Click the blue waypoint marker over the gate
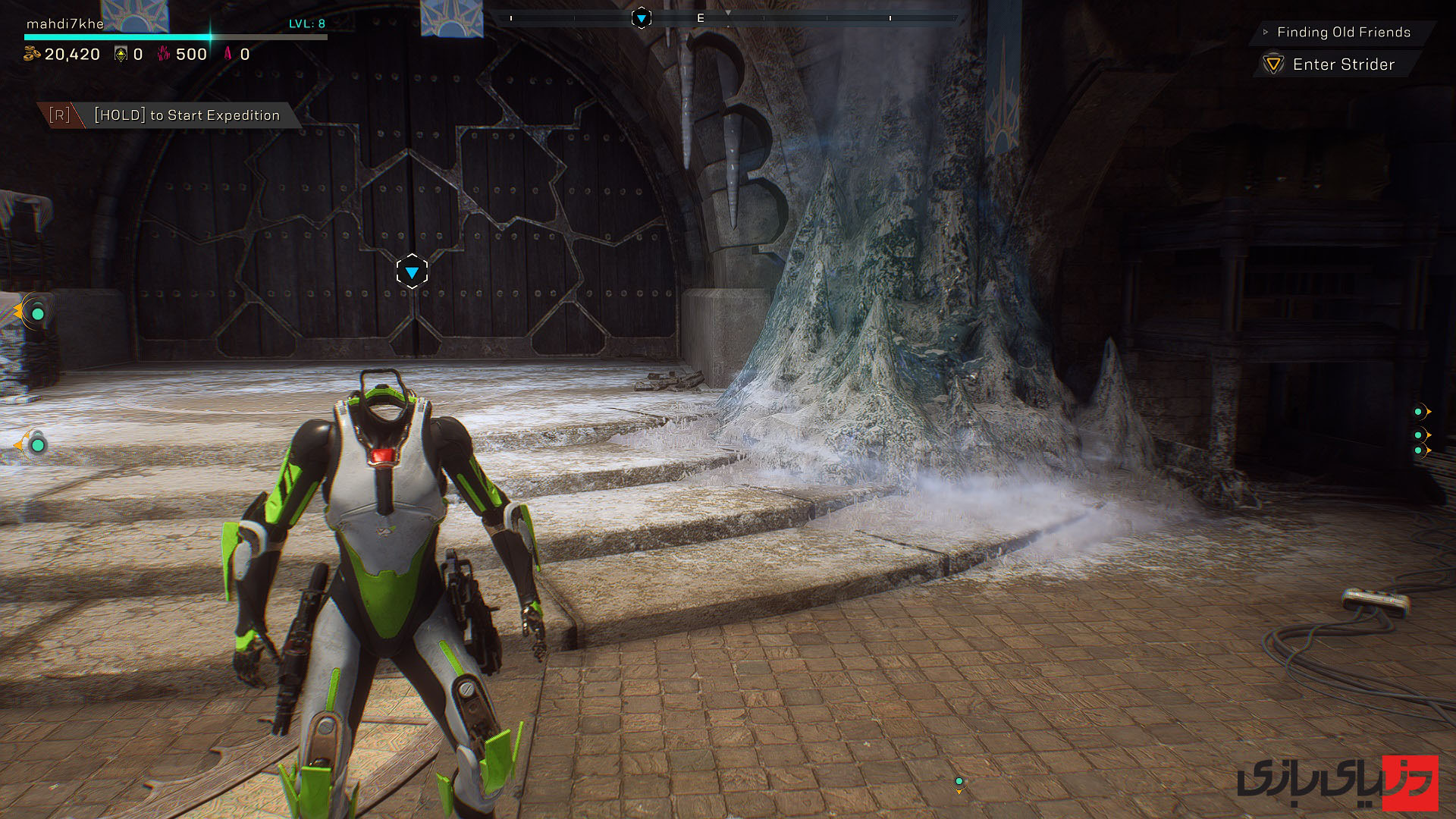This screenshot has height=819, width=1456. 412,271
